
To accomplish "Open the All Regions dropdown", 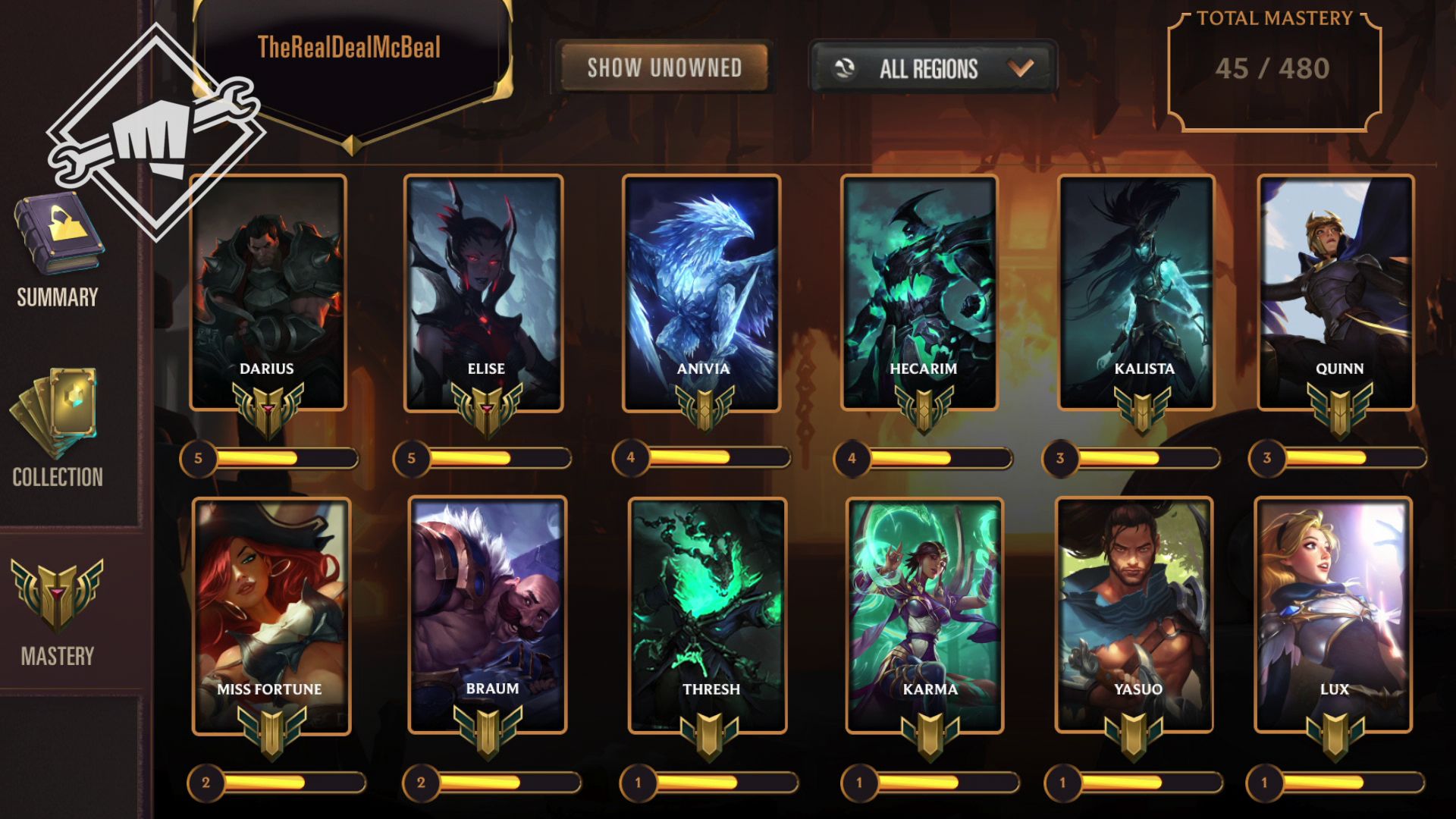I will (x=933, y=69).
